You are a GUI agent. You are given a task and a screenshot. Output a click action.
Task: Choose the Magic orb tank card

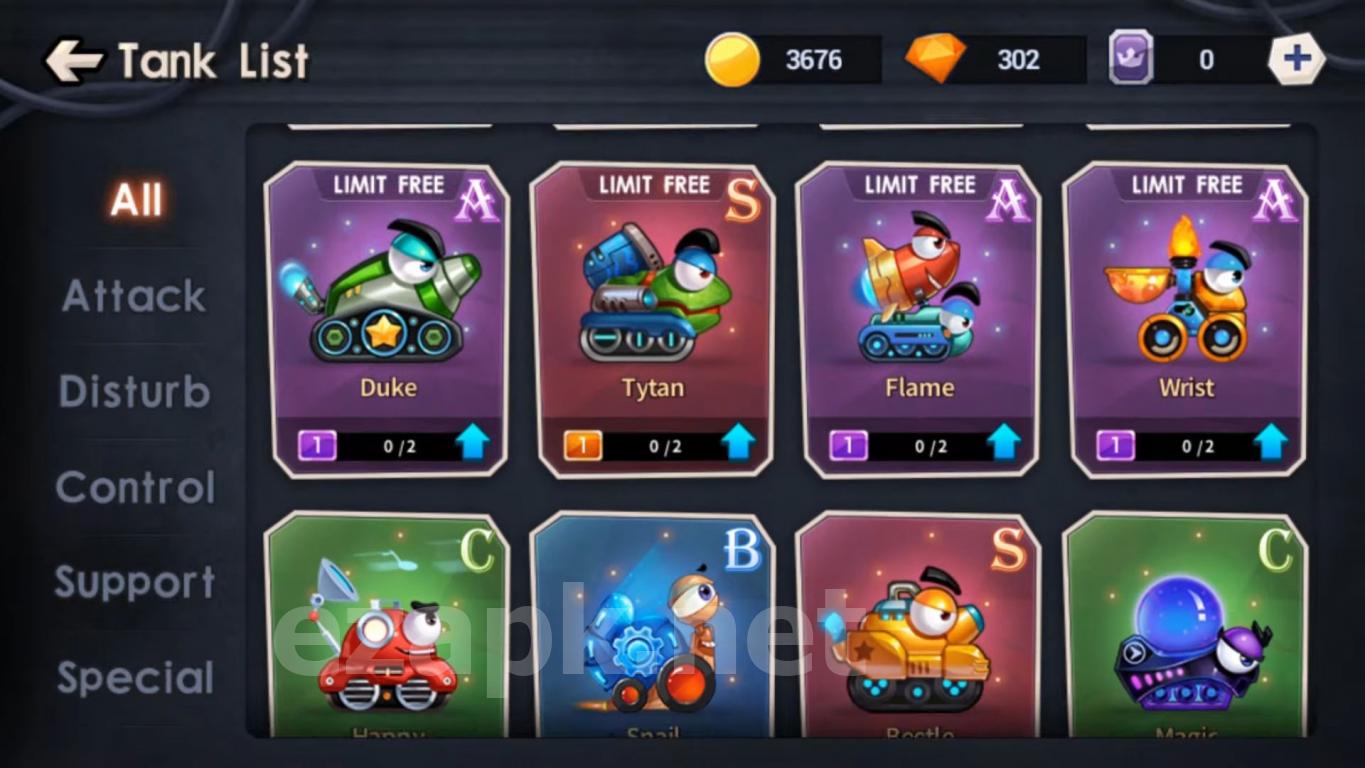pyautogui.click(x=1186, y=630)
